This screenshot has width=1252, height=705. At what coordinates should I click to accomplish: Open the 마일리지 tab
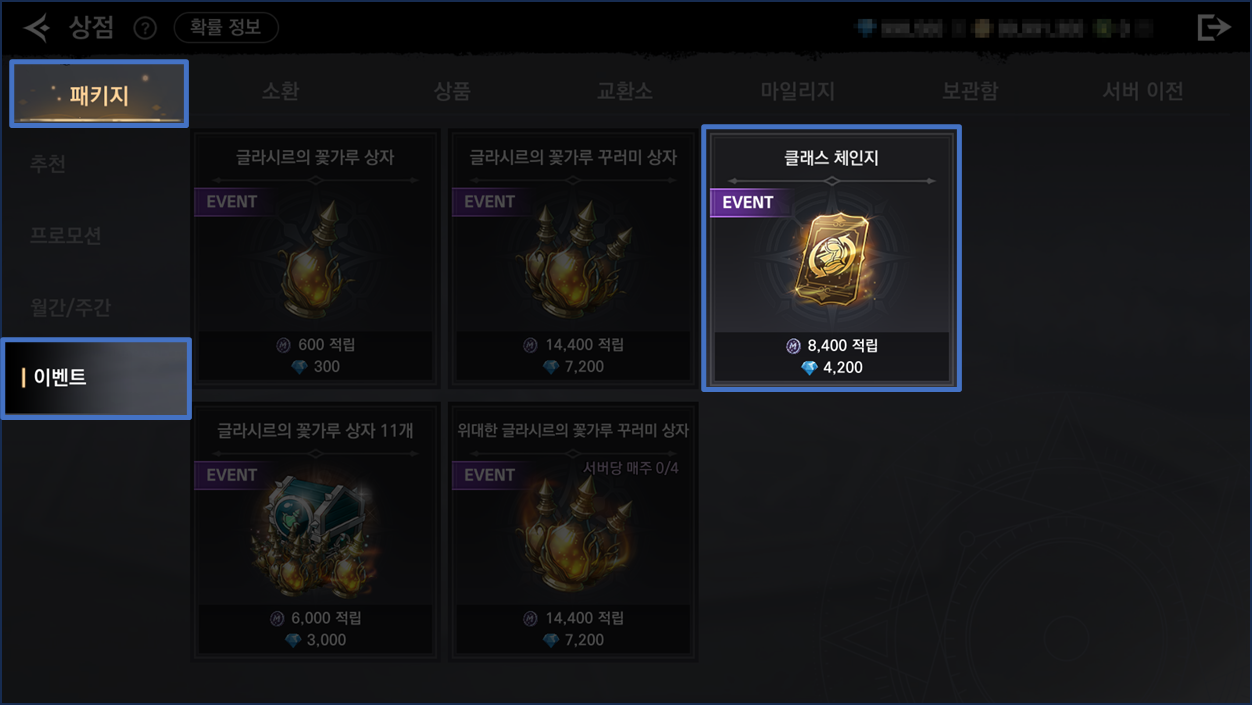tap(797, 91)
